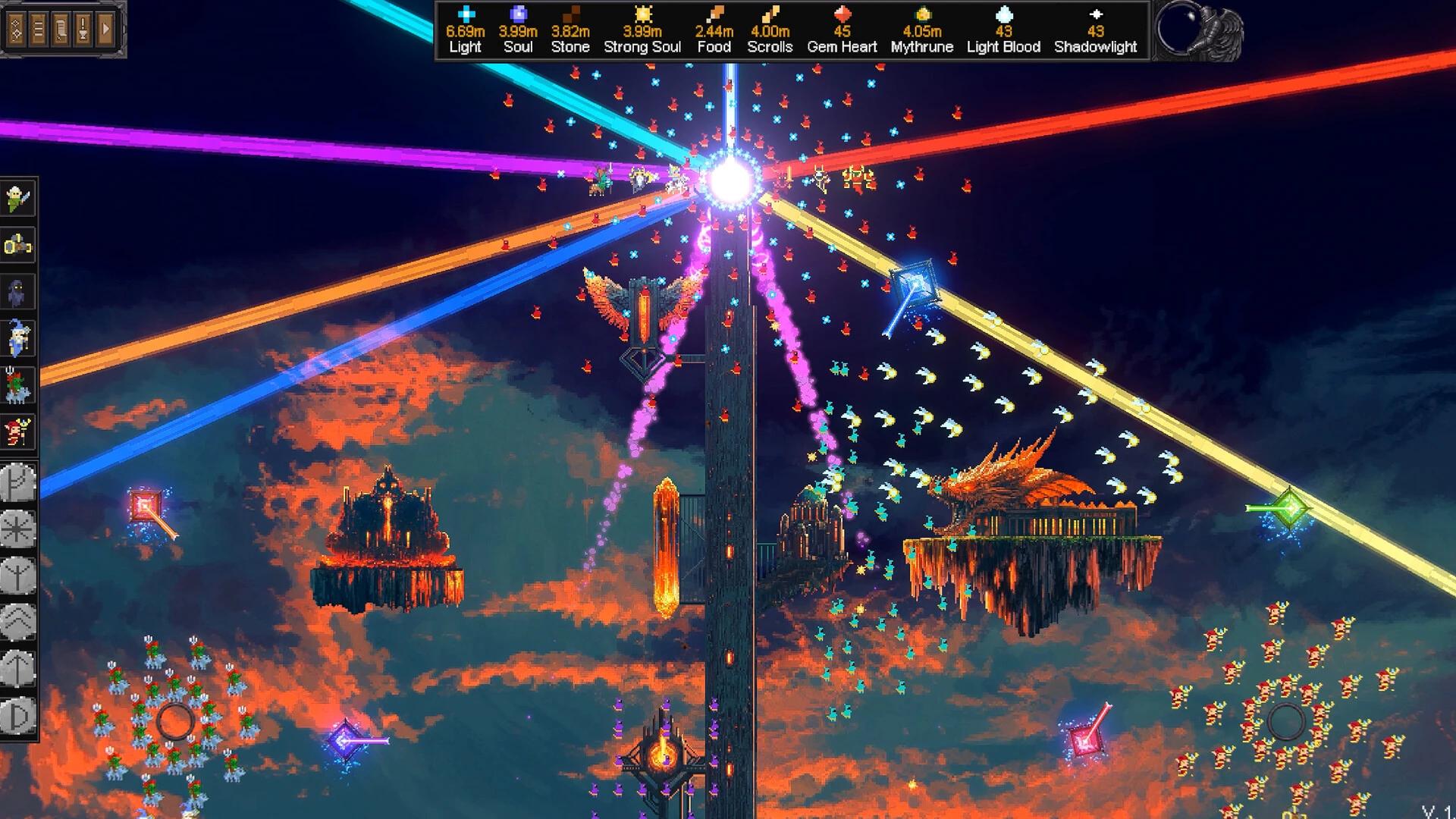Toggle the topmost rune stone in sidebar
This screenshot has height=819, width=1456.
[x=19, y=482]
